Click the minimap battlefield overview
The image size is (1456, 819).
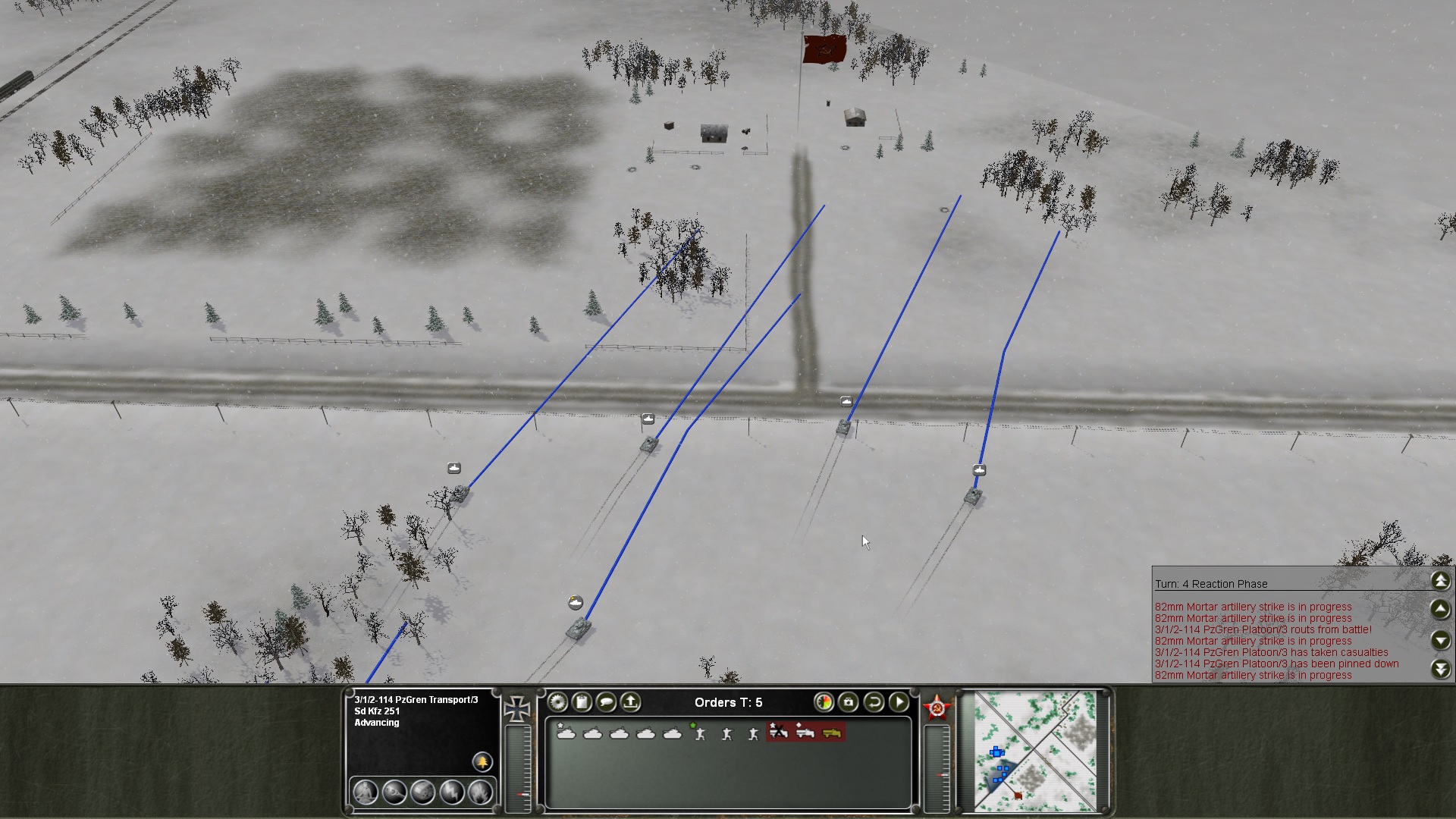coord(1035,750)
